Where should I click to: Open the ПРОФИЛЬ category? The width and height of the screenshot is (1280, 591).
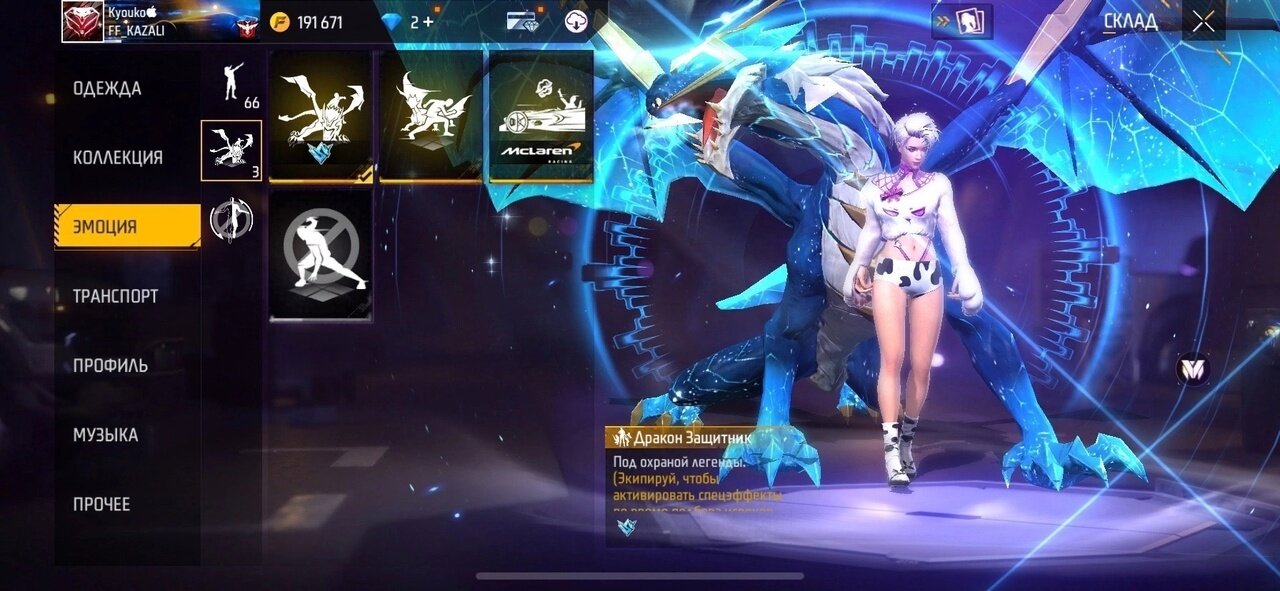[x=110, y=366]
